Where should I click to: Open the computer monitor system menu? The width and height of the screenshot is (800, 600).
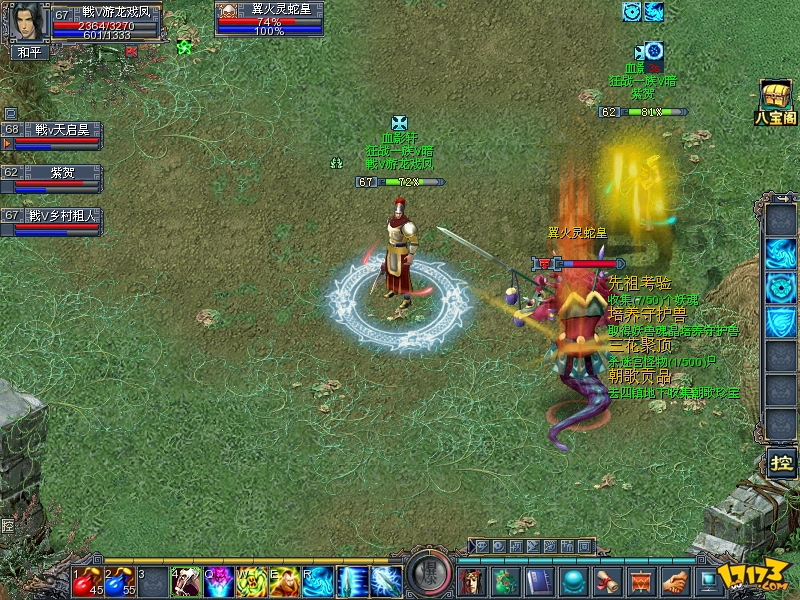pos(711,580)
